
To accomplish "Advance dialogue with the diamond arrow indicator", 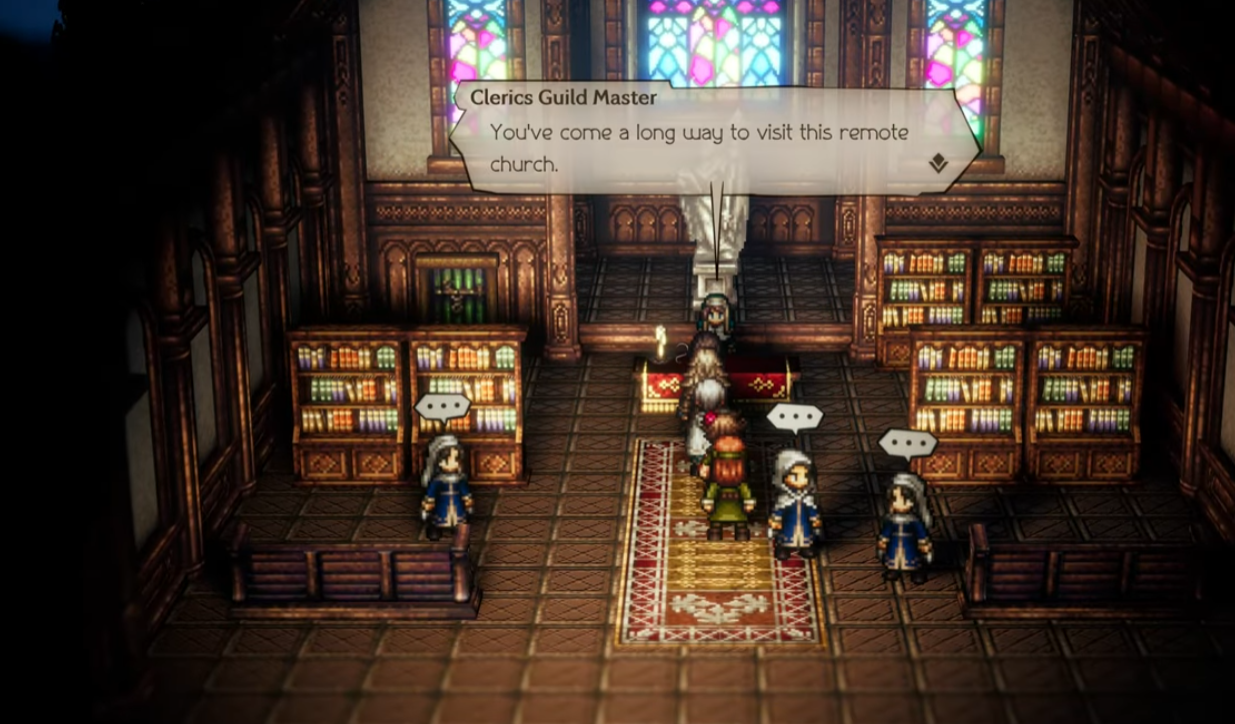I will pyautogui.click(x=937, y=163).
